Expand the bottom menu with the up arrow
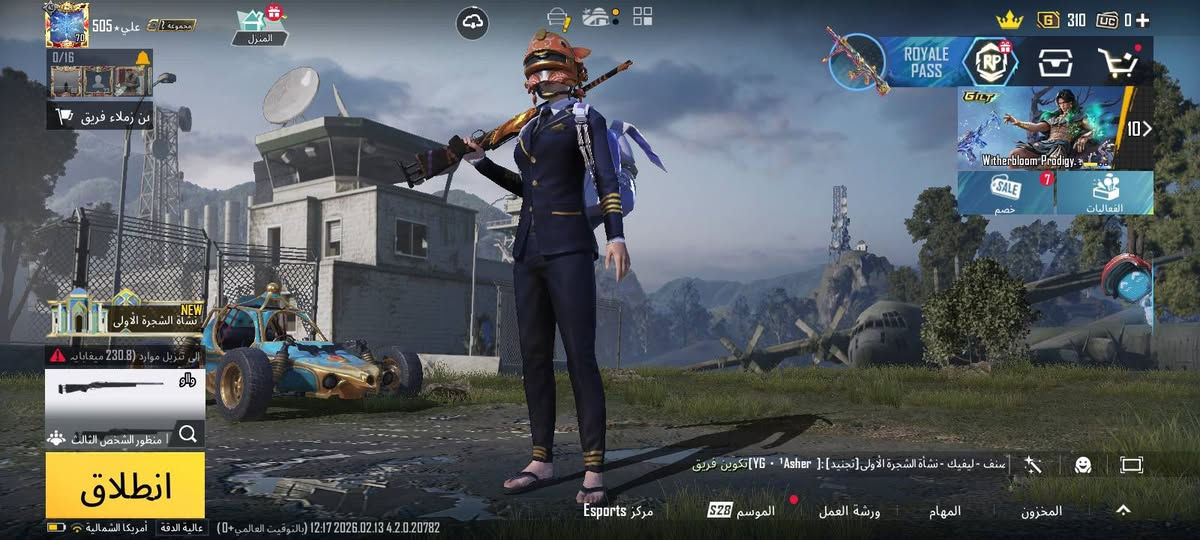Viewport: 1200px width, 540px height. 1123,510
